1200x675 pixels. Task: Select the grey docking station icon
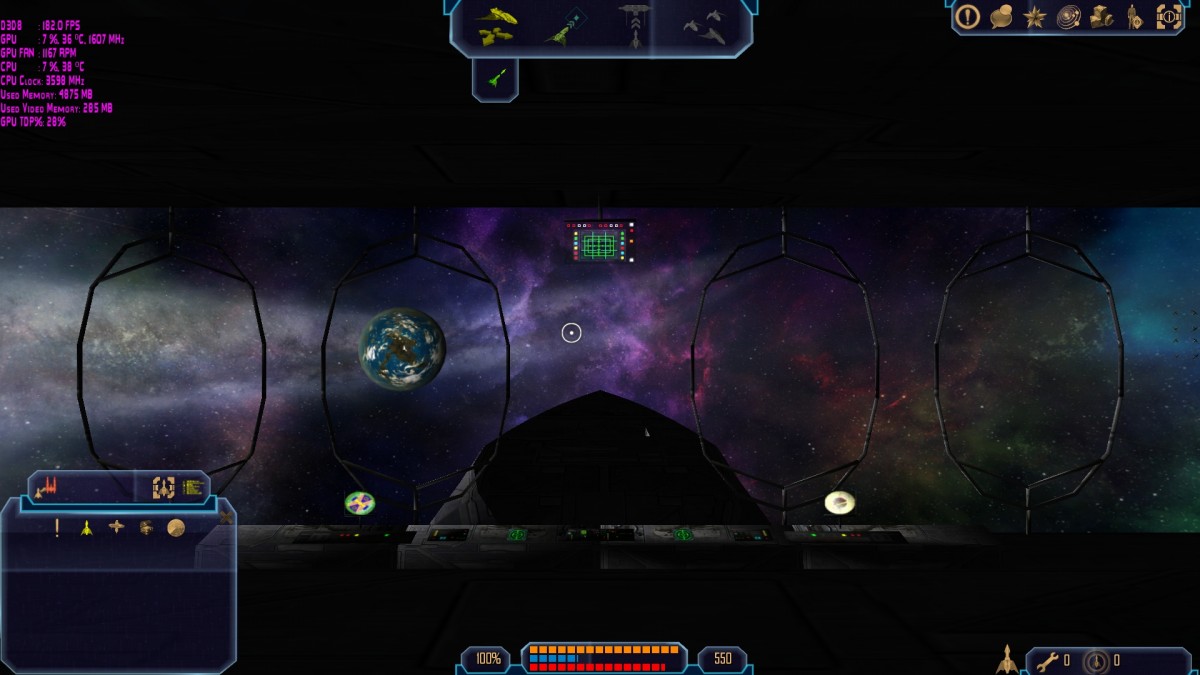[634, 24]
